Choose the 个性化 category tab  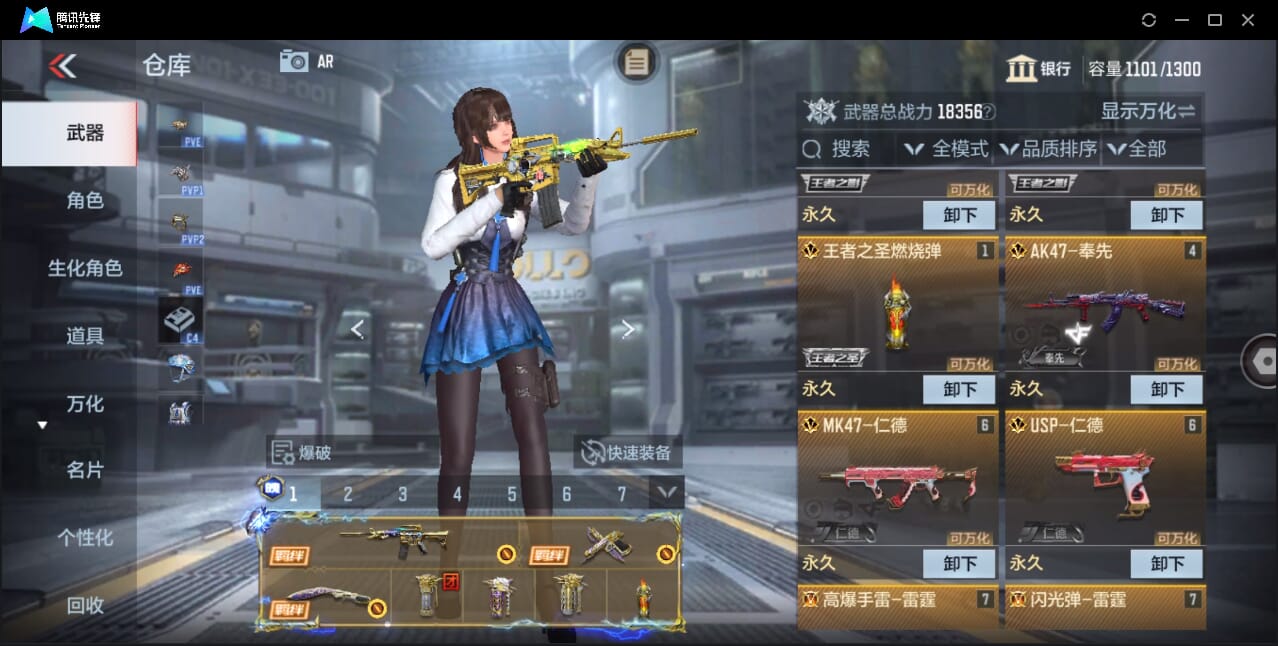(x=85, y=538)
